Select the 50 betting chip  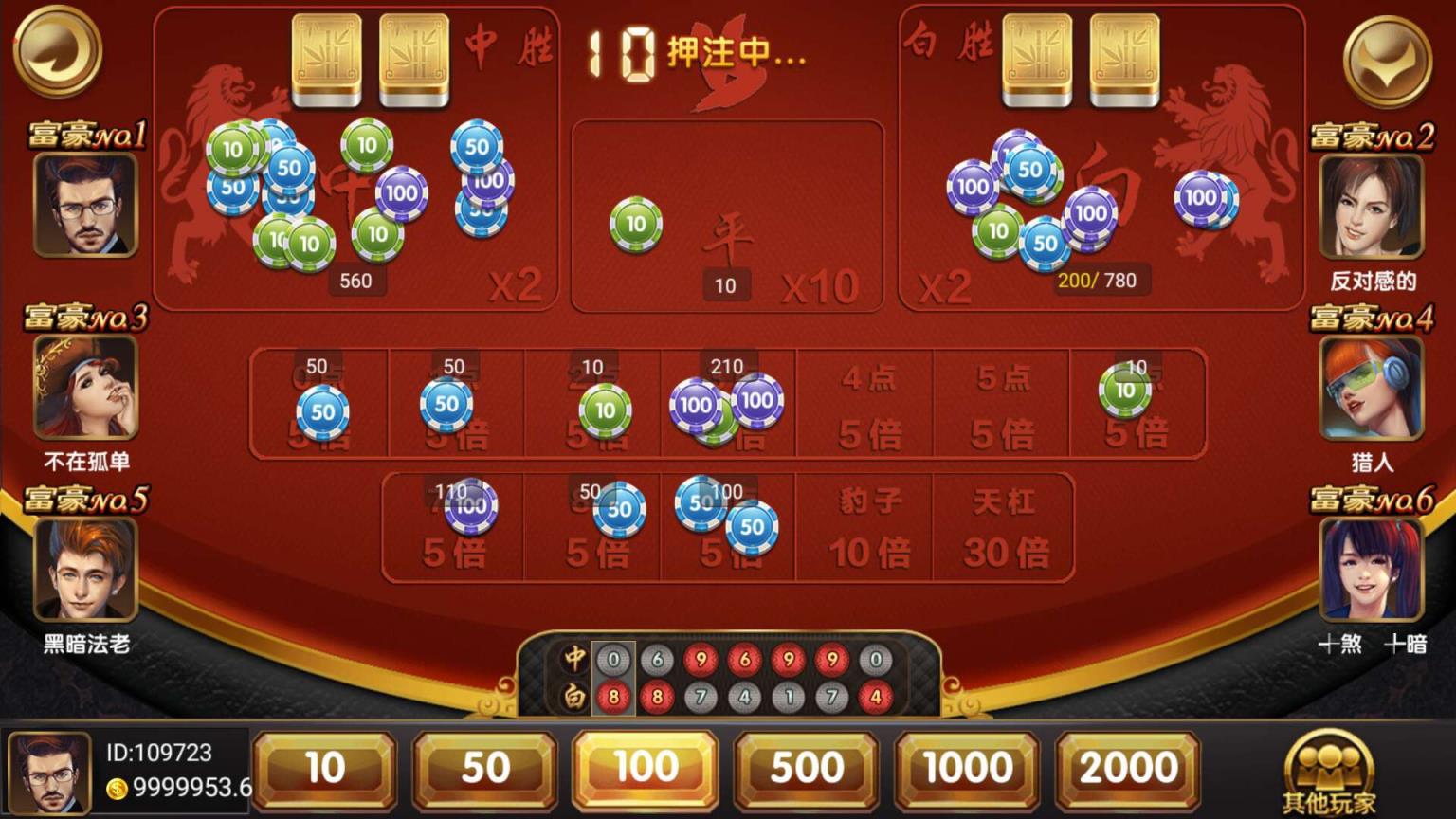click(x=484, y=768)
